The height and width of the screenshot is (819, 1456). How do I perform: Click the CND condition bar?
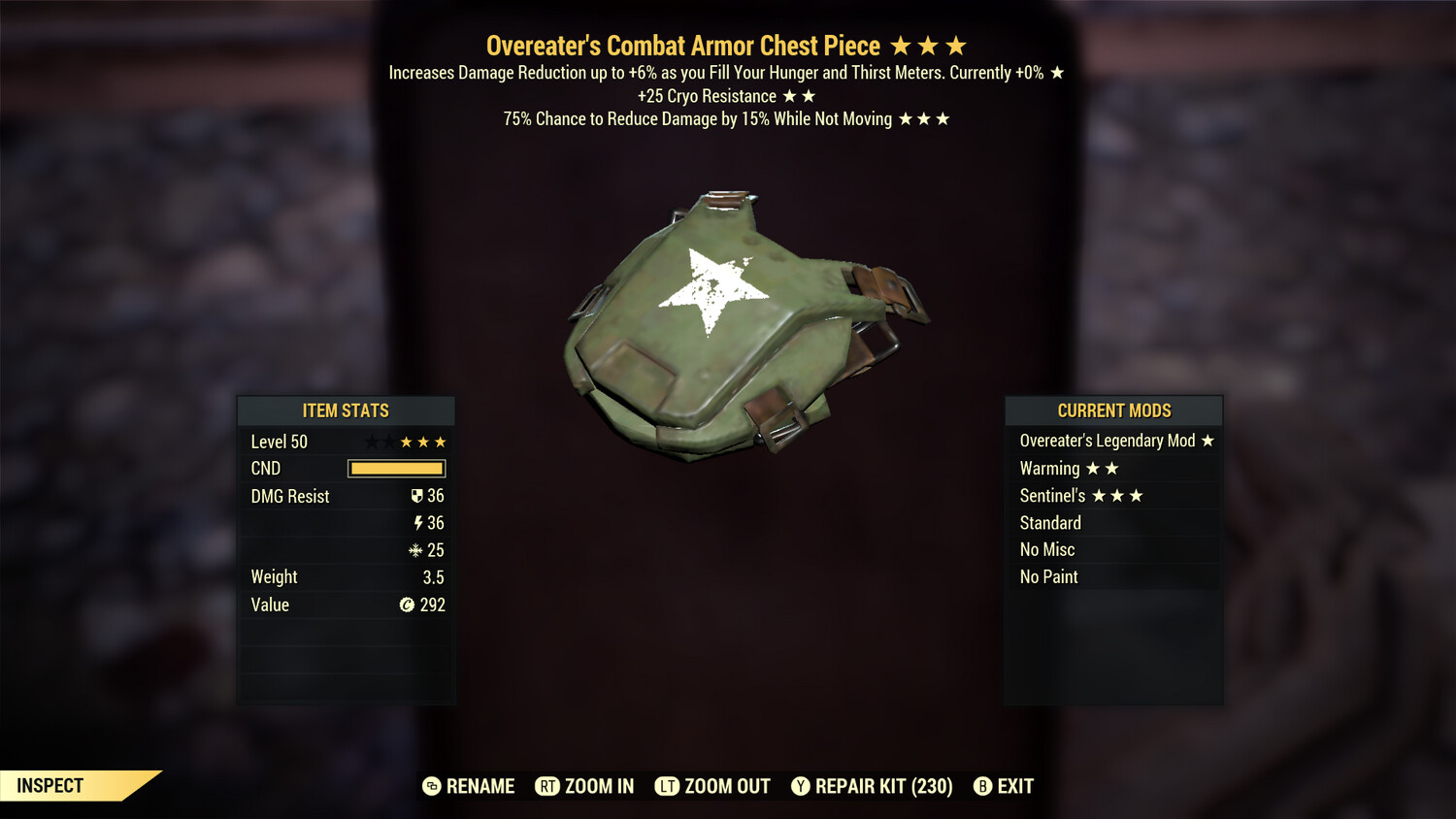pyautogui.click(x=396, y=468)
